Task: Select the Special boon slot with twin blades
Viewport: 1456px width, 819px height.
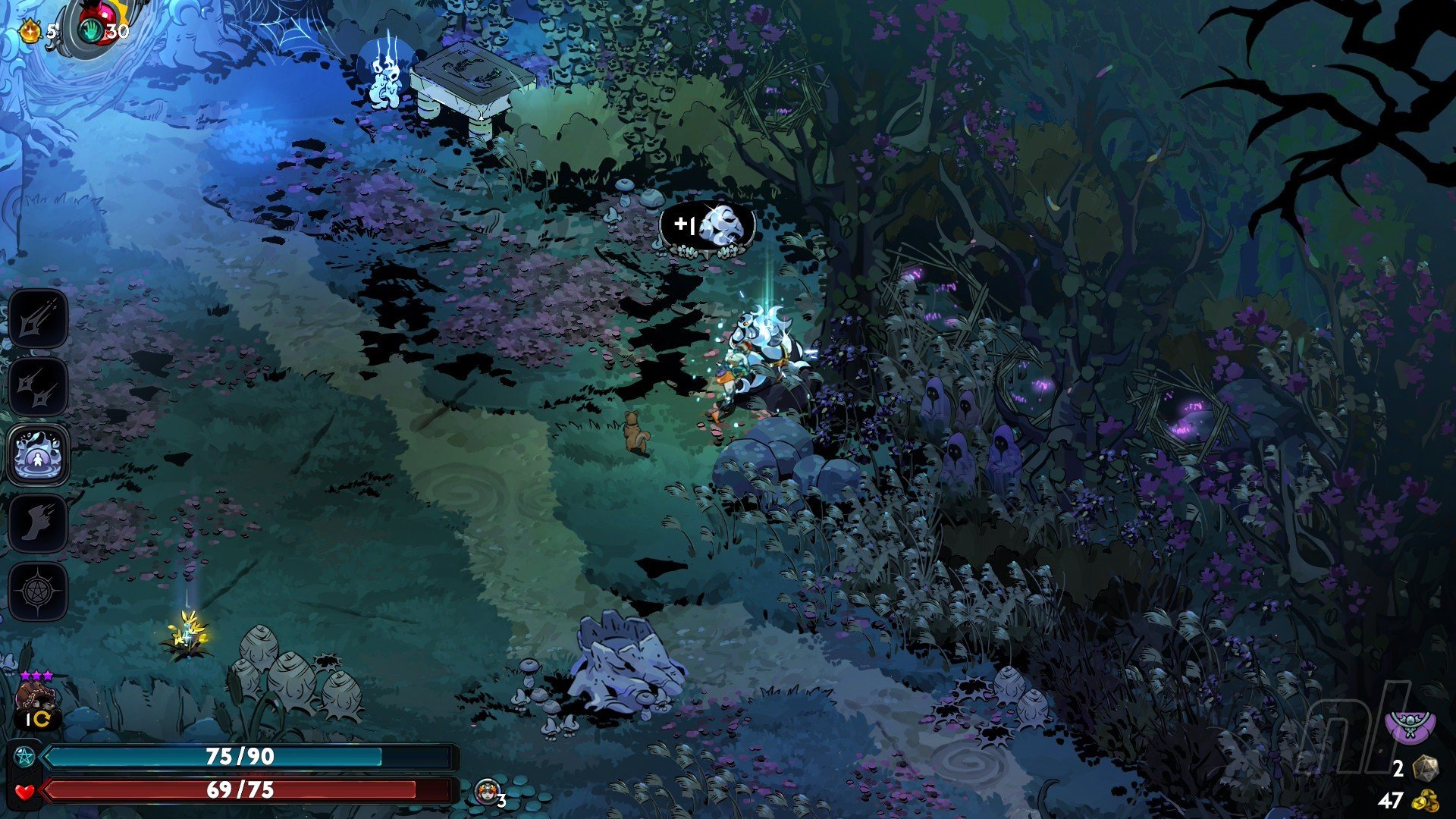Action: point(38,387)
